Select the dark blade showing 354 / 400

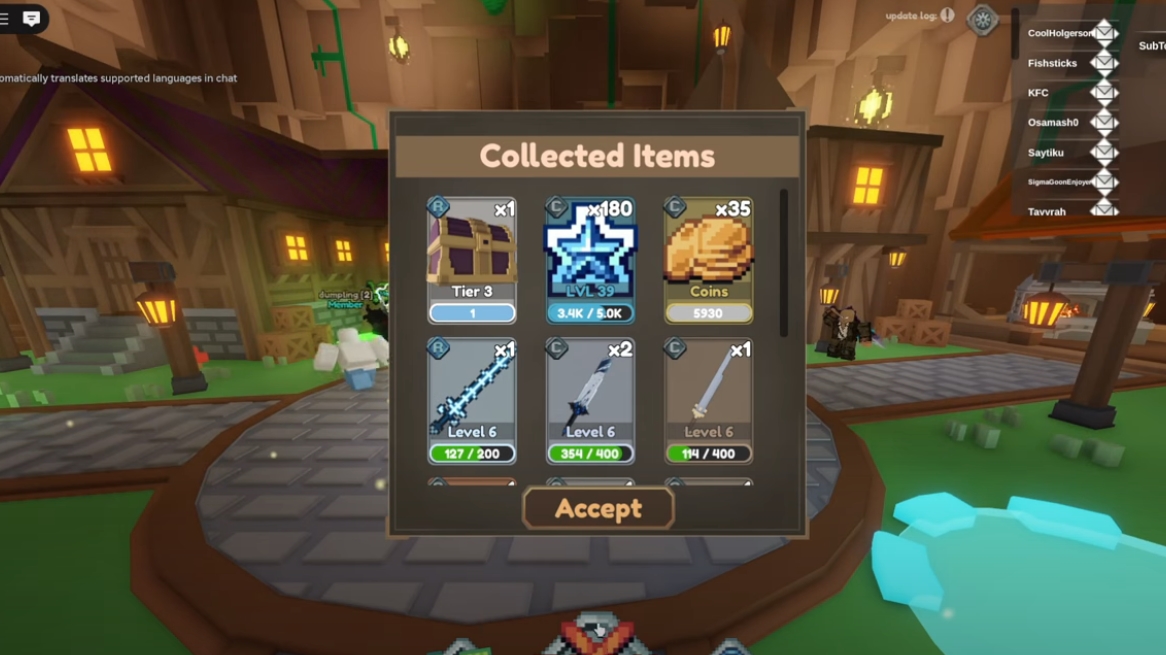tap(590, 402)
